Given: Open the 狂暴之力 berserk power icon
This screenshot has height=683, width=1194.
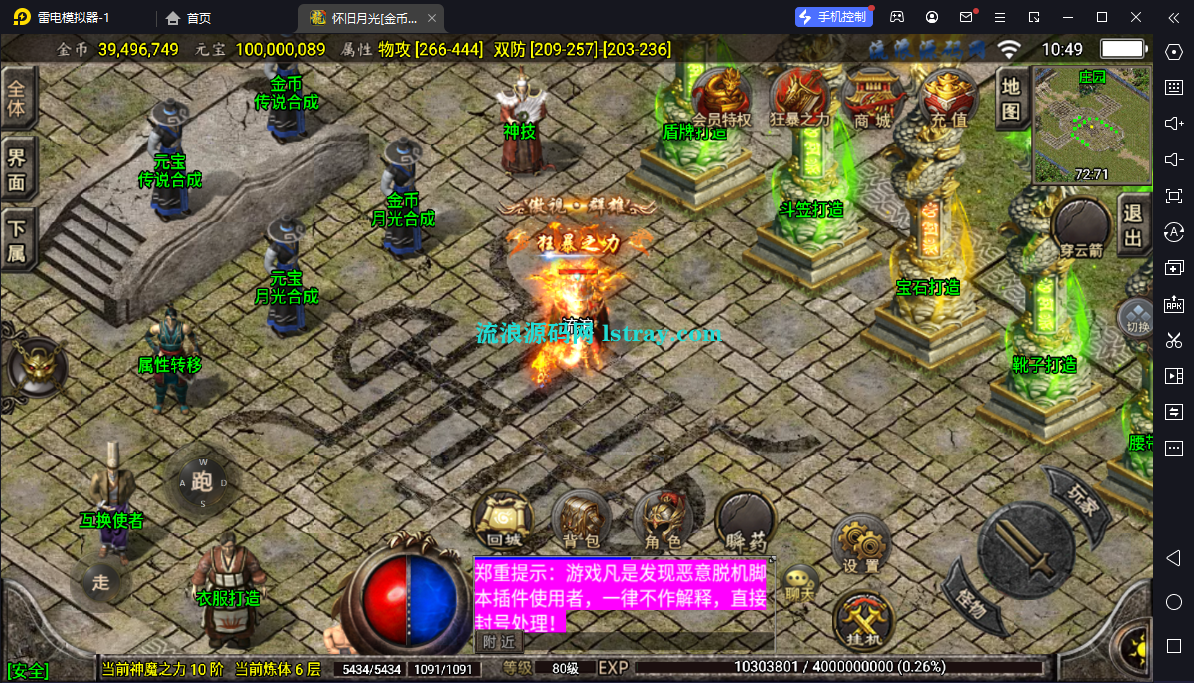Looking at the screenshot, I should (x=800, y=96).
